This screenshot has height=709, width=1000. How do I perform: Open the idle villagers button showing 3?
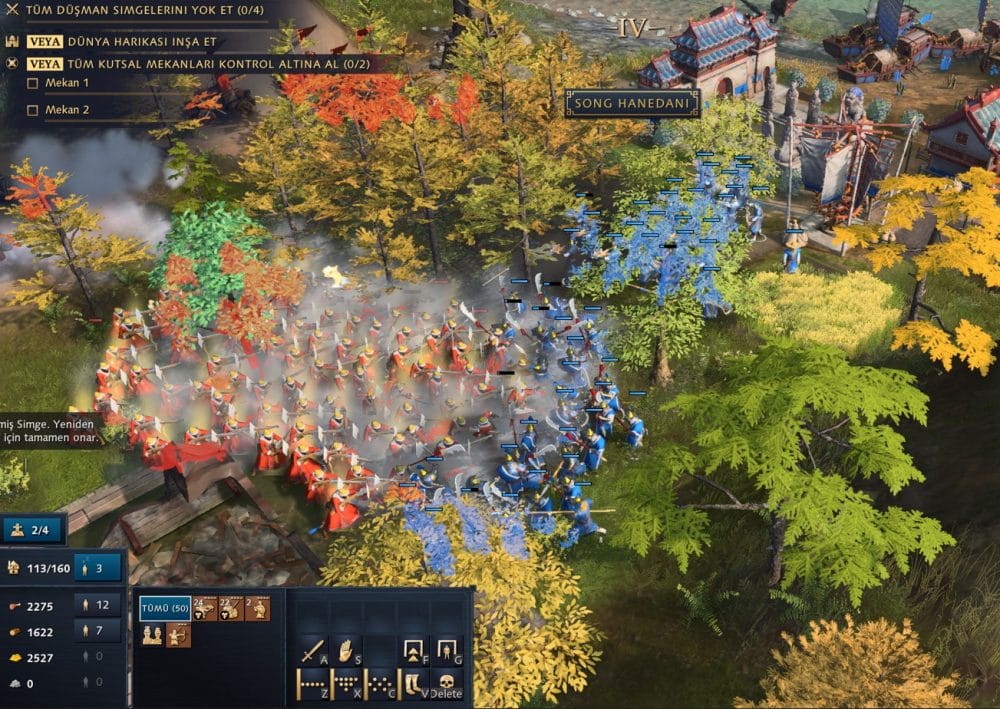pyautogui.click(x=97, y=568)
